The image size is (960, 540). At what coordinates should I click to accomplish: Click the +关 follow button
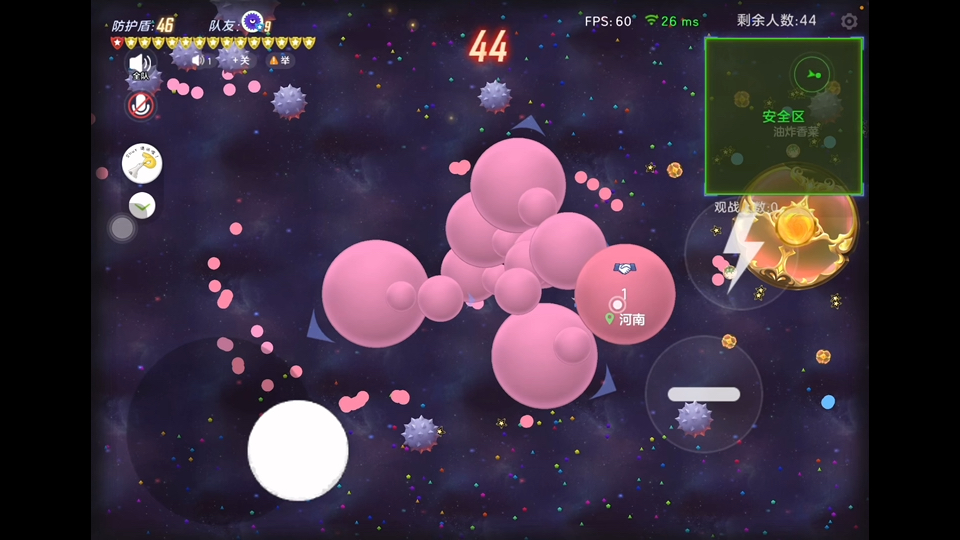(x=241, y=60)
